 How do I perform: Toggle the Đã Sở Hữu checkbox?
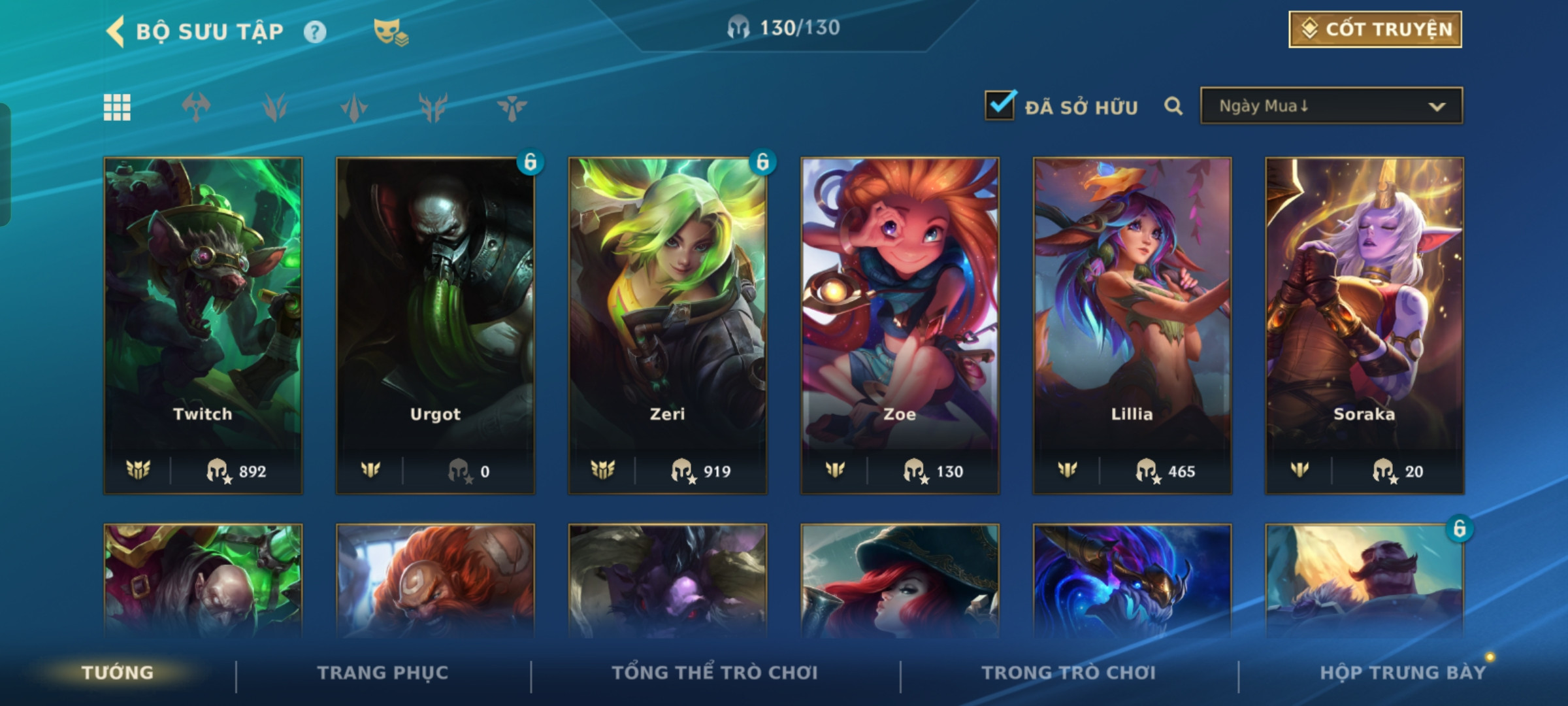(1000, 106)
